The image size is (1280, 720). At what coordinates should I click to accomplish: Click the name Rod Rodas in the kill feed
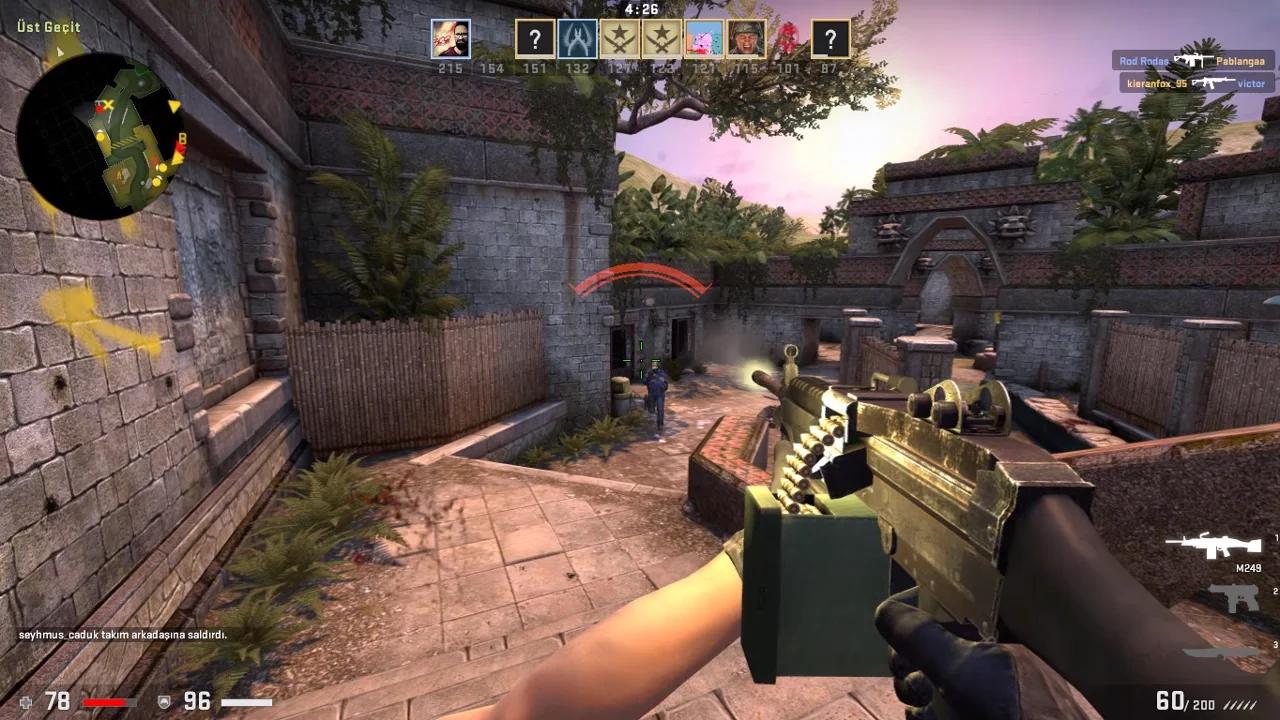[x=1143, y=61]
